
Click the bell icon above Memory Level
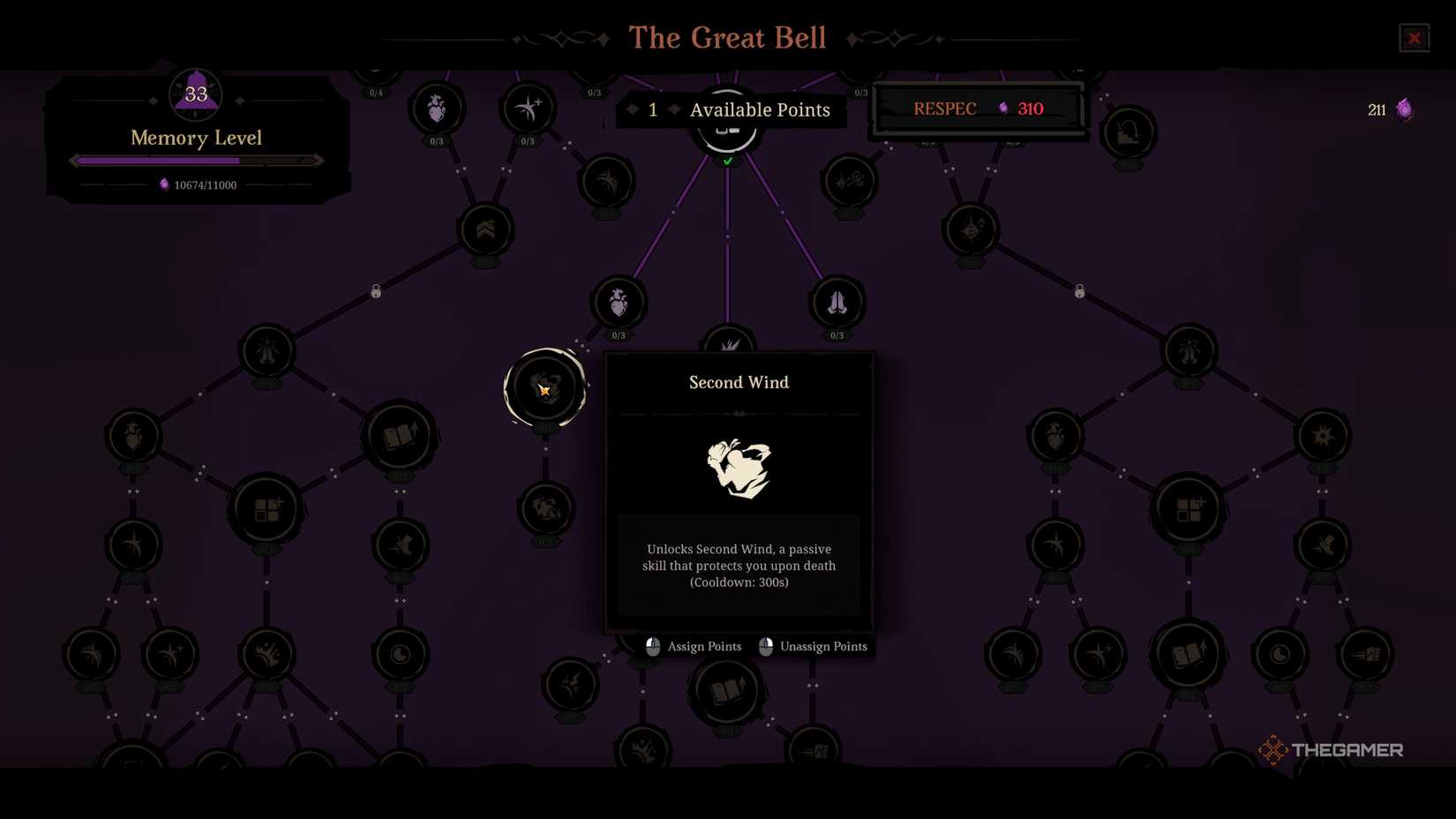point(194,94)
